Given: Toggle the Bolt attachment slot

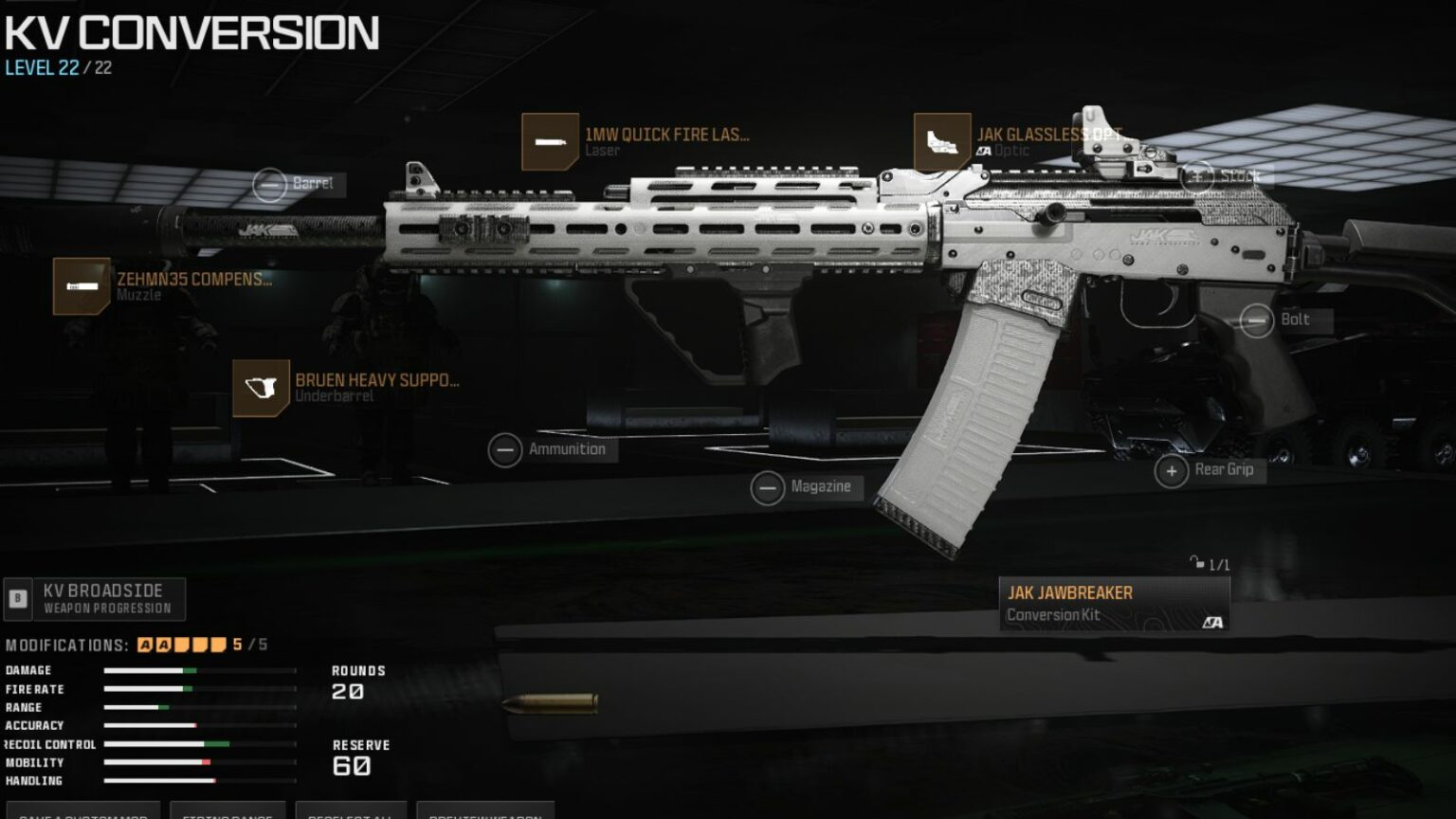Looking at the screenshot, I should 1256,319.
